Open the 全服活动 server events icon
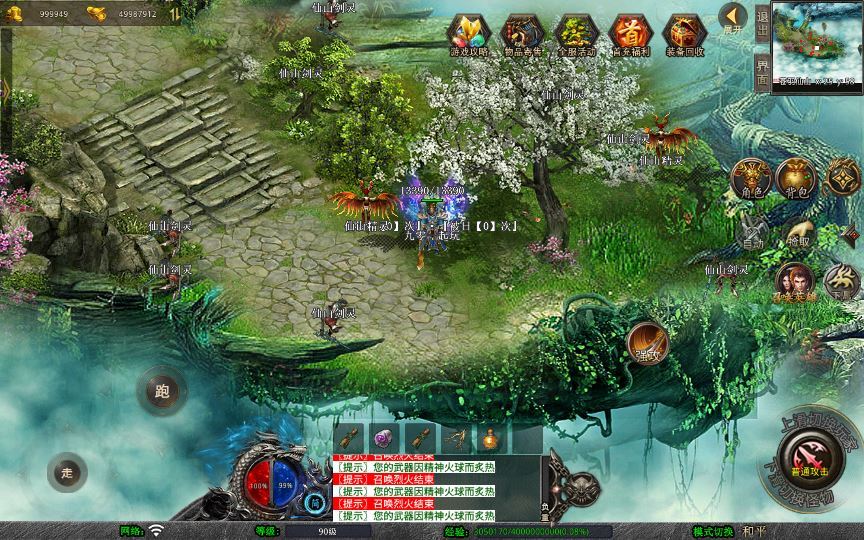The height and width of the screenshot is (540, 864). 576,35
